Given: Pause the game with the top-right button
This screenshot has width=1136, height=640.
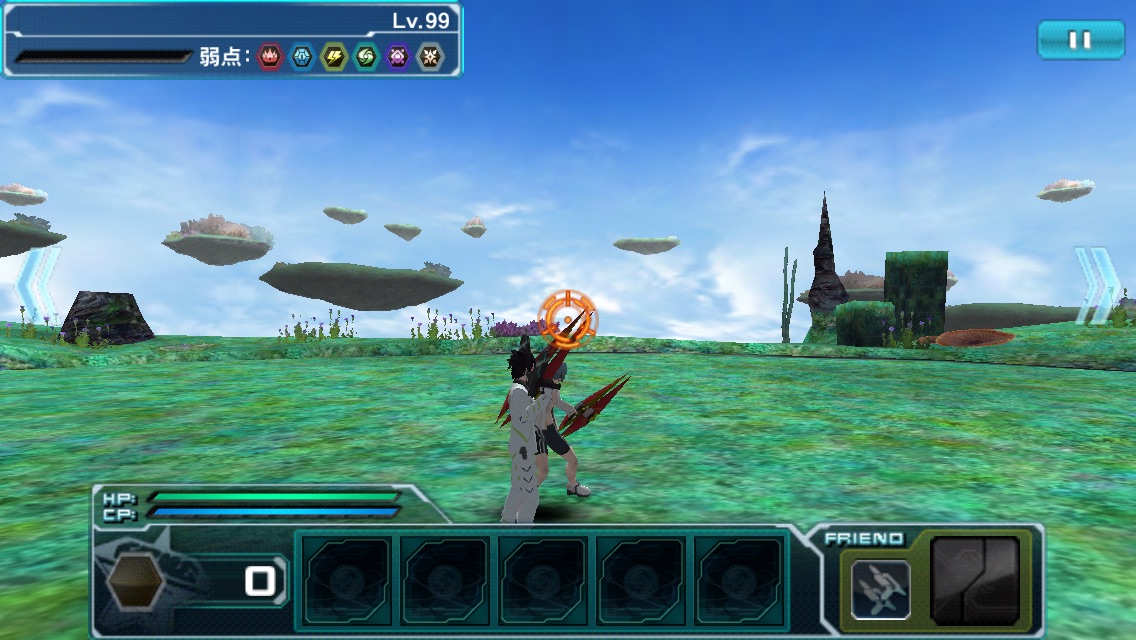Looking at the screenshot, I should [x=1080, y=40].
